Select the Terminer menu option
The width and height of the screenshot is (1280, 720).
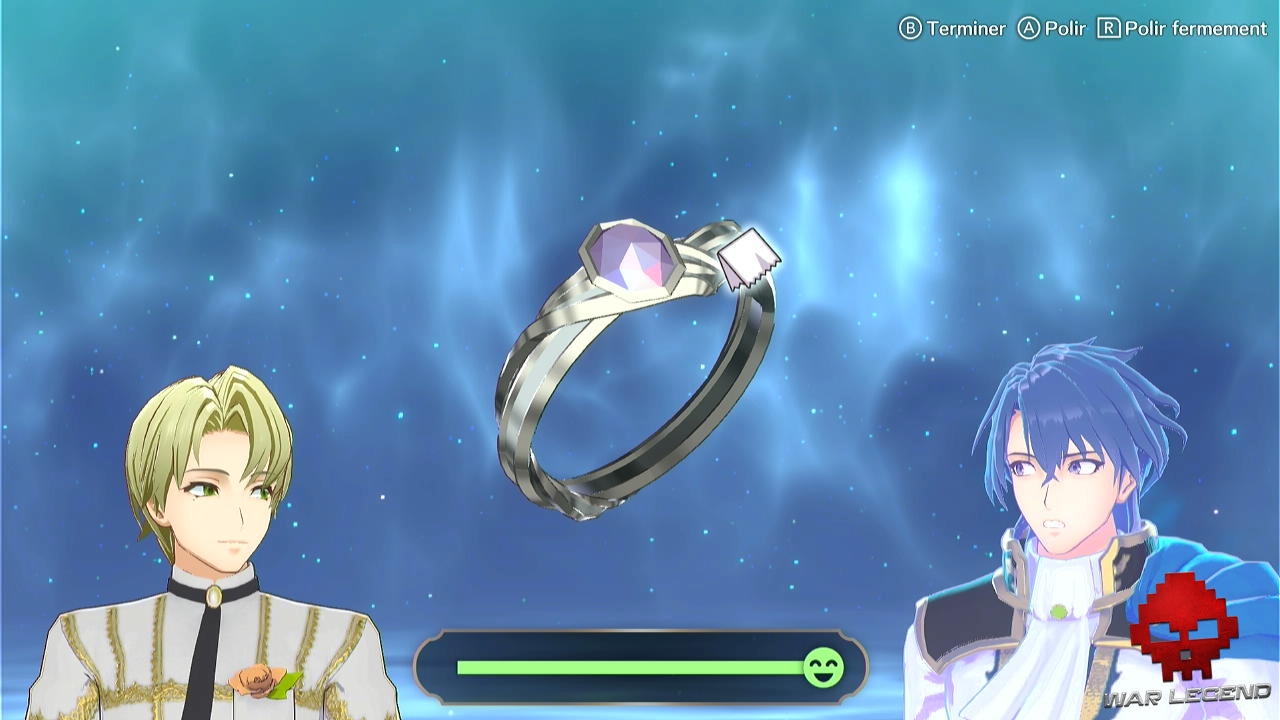[x=967, y=28]
